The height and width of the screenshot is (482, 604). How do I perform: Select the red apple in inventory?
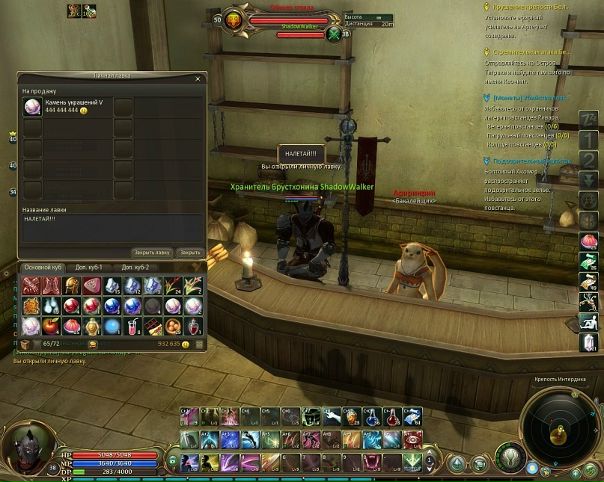point(50,325)
